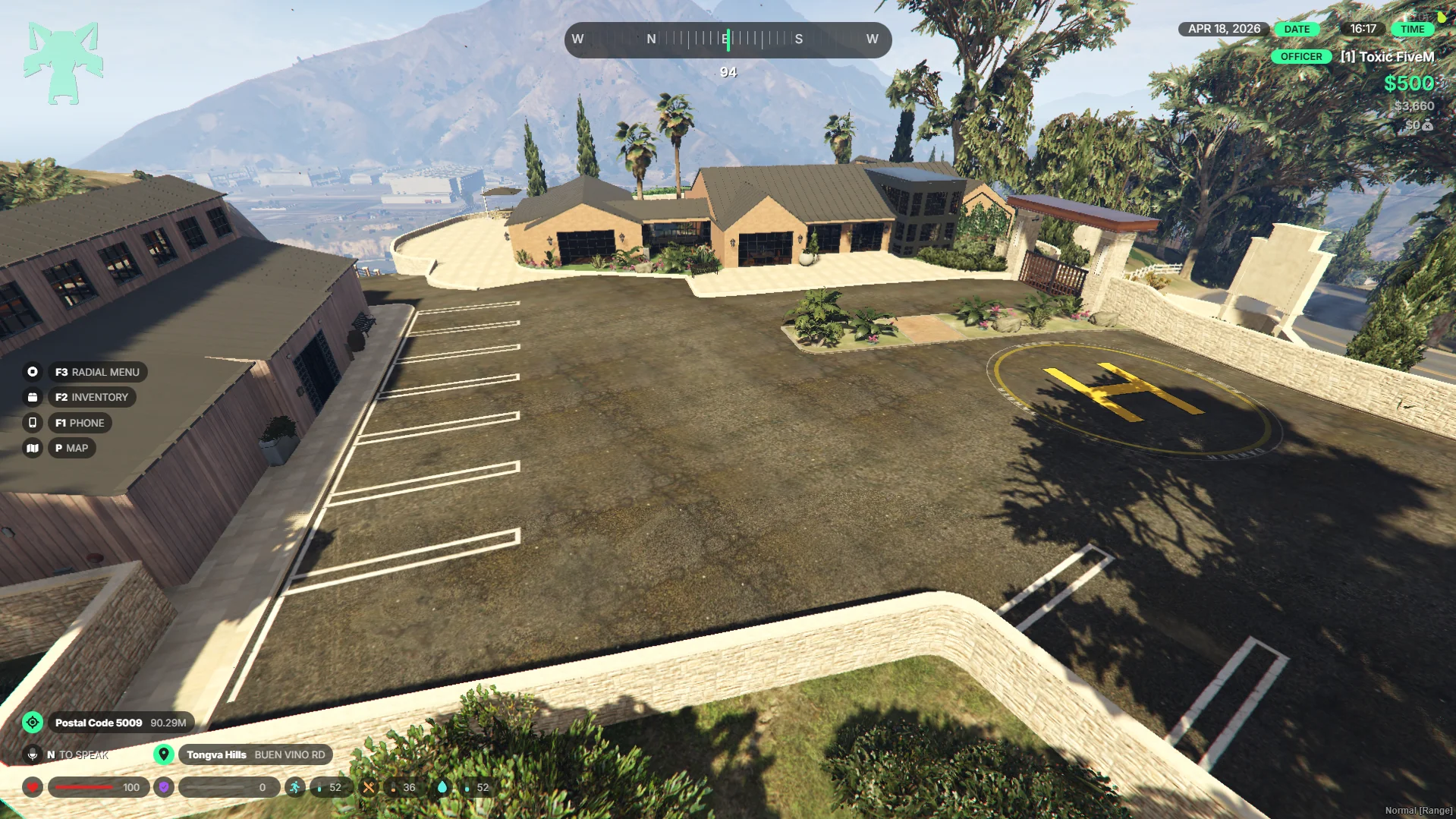Click the Tongva Hills location pin icon
This screenshot has width=1456, height=819.
[x=163, y=754]
